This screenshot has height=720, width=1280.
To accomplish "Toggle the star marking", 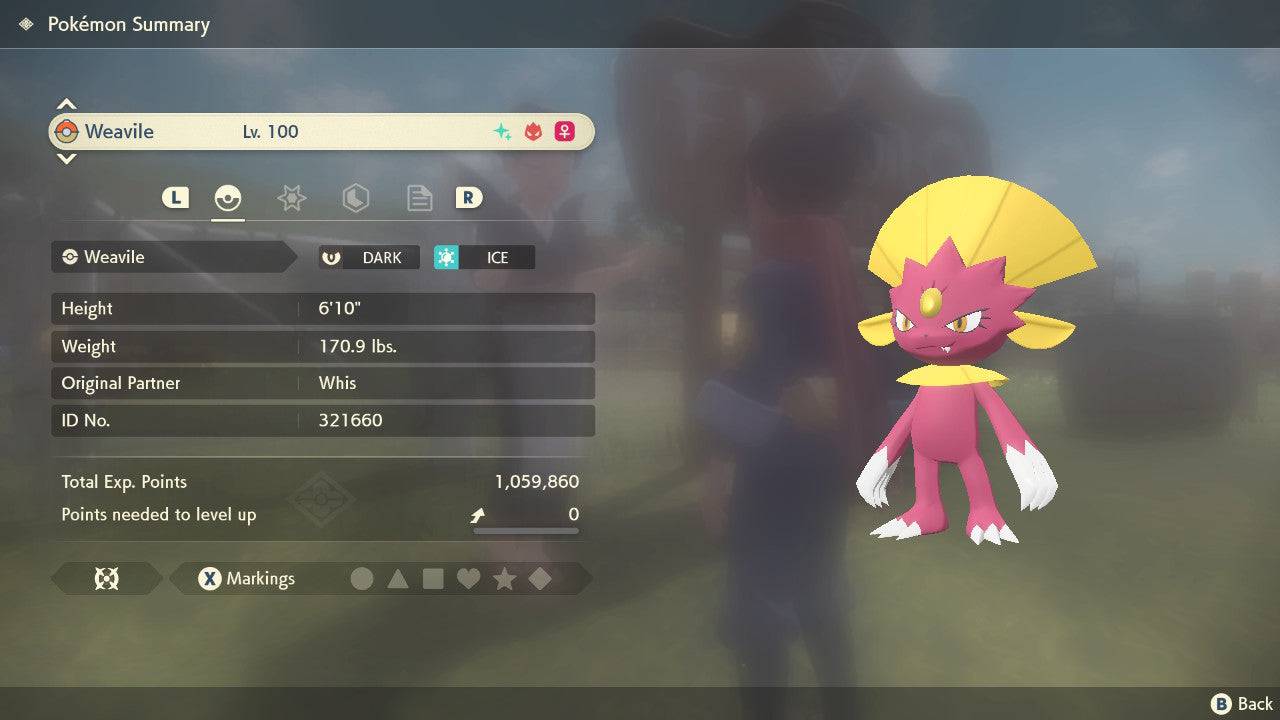I will coord(504,579).
